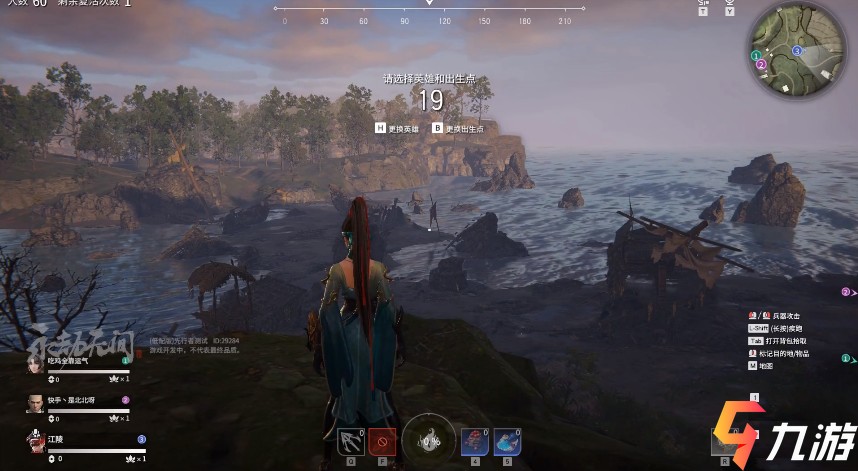Click the green teammate 1 marker on minimap
The width and height of the screenshot is (858, 471).
coord(756,55)
